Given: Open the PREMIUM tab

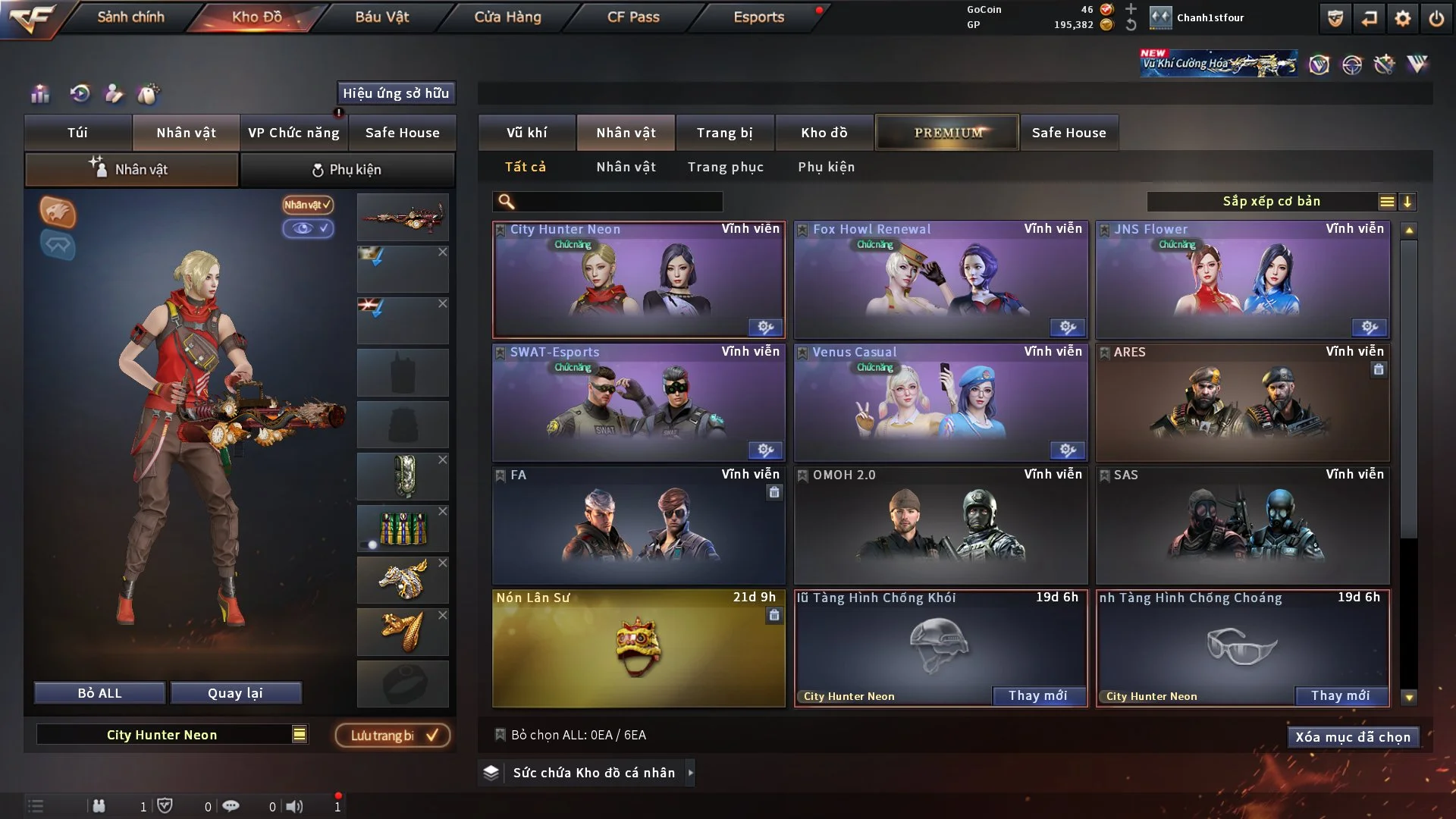Looking at the screenshot, I should (947, 133).
